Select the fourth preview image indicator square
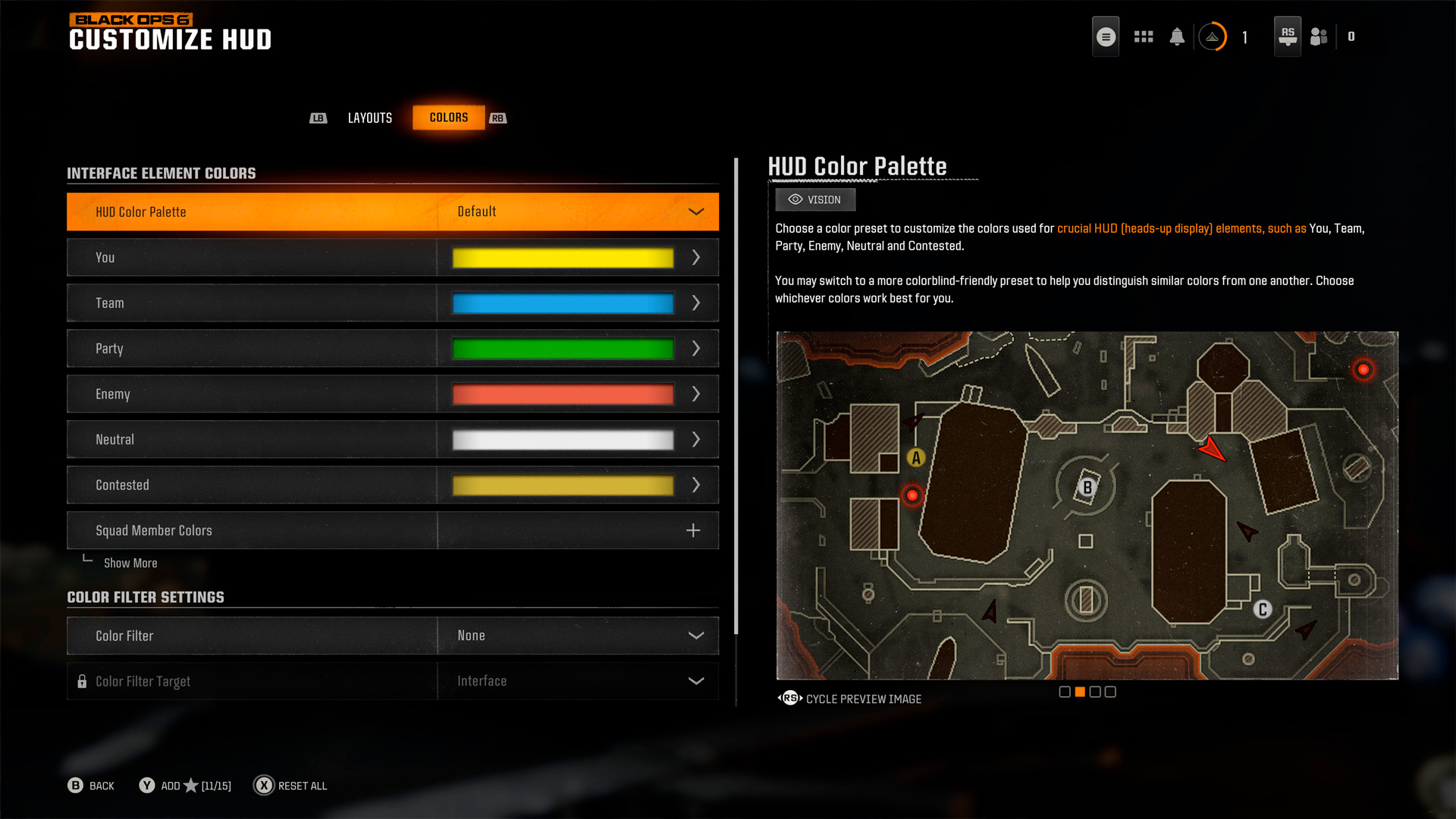 point(1109,692)
